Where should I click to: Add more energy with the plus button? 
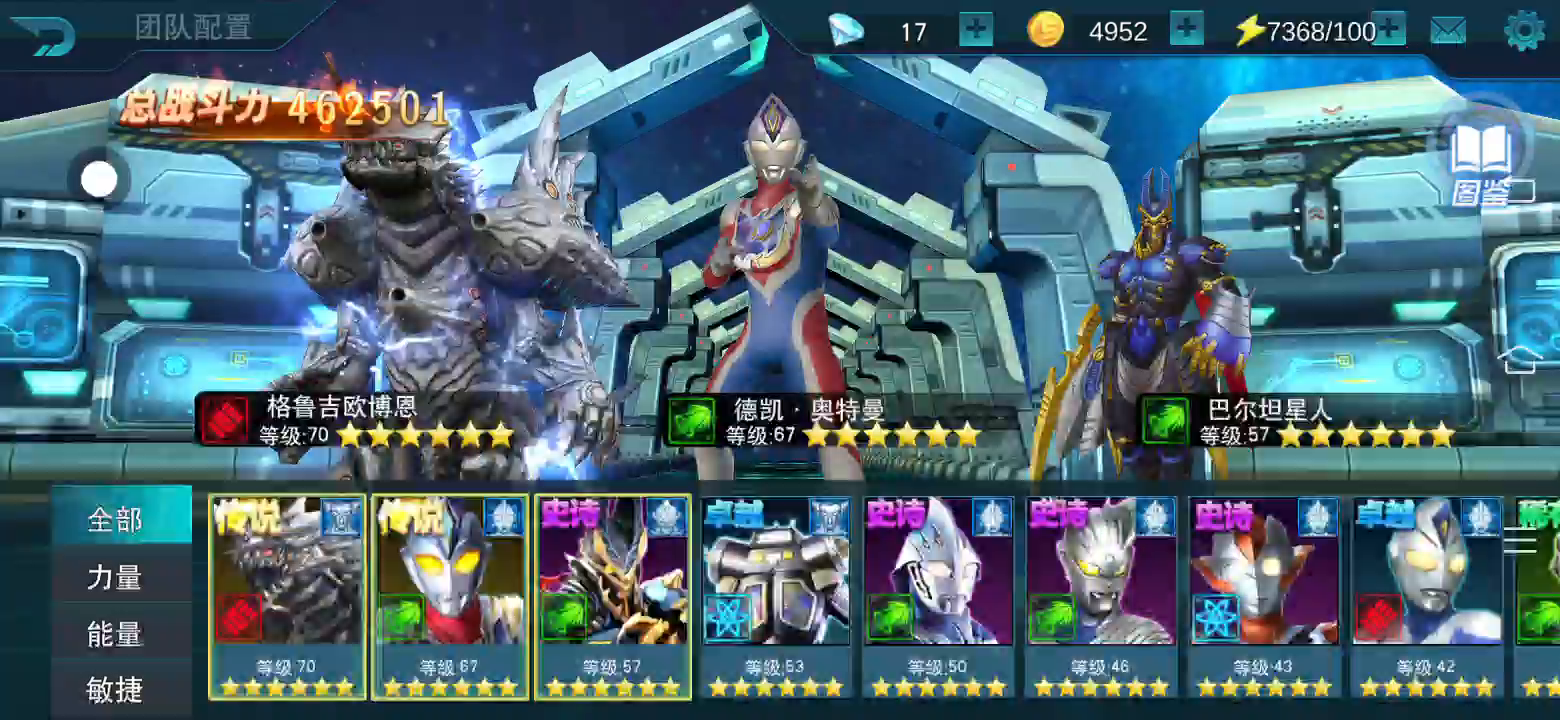point(1390,30)
